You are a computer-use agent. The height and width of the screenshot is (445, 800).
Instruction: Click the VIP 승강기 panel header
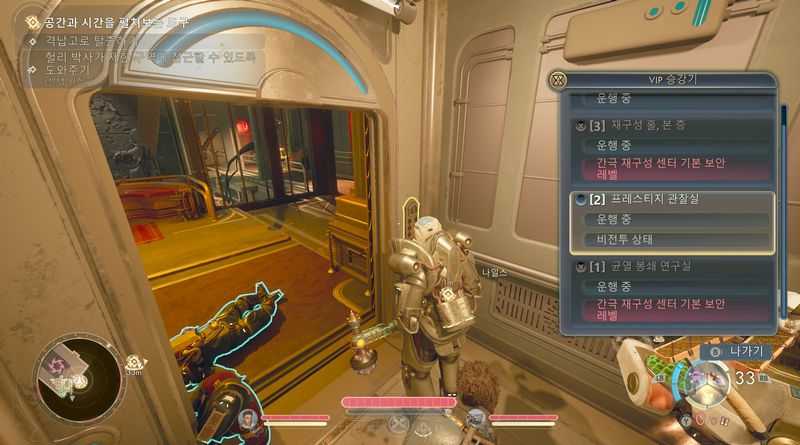coord(667,80)
